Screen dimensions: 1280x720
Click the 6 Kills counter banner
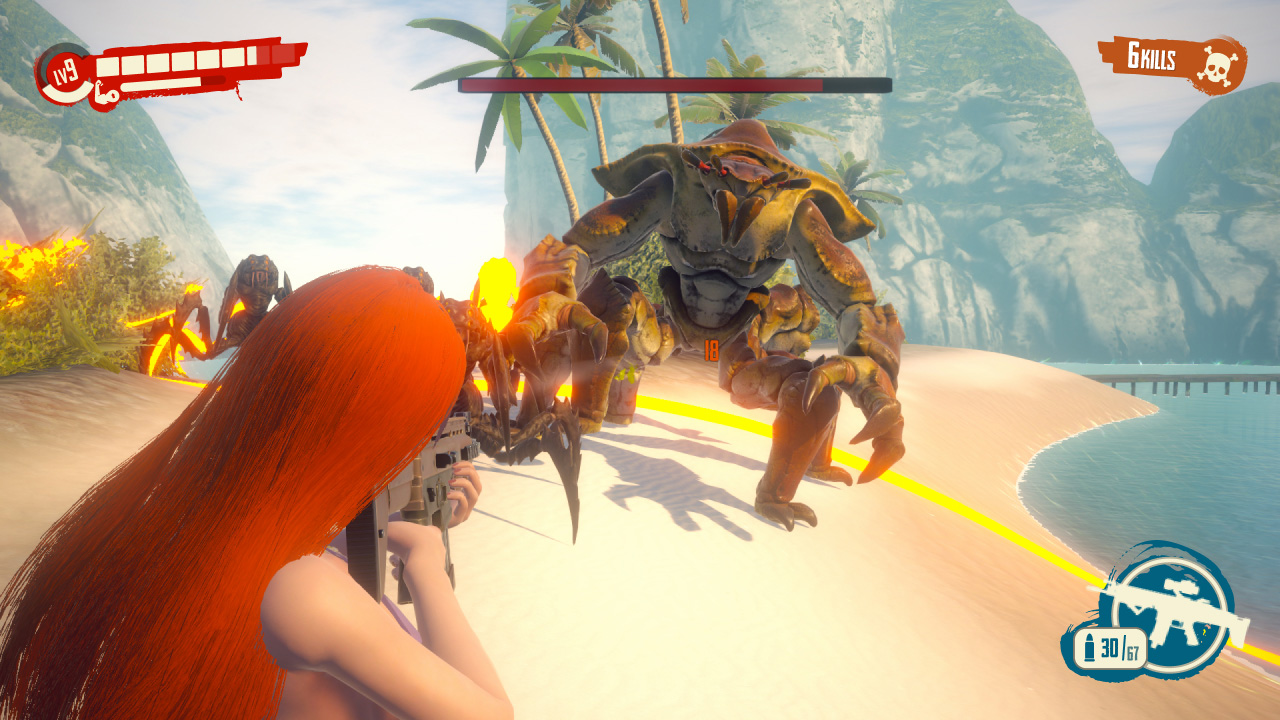pos(1152,55)
